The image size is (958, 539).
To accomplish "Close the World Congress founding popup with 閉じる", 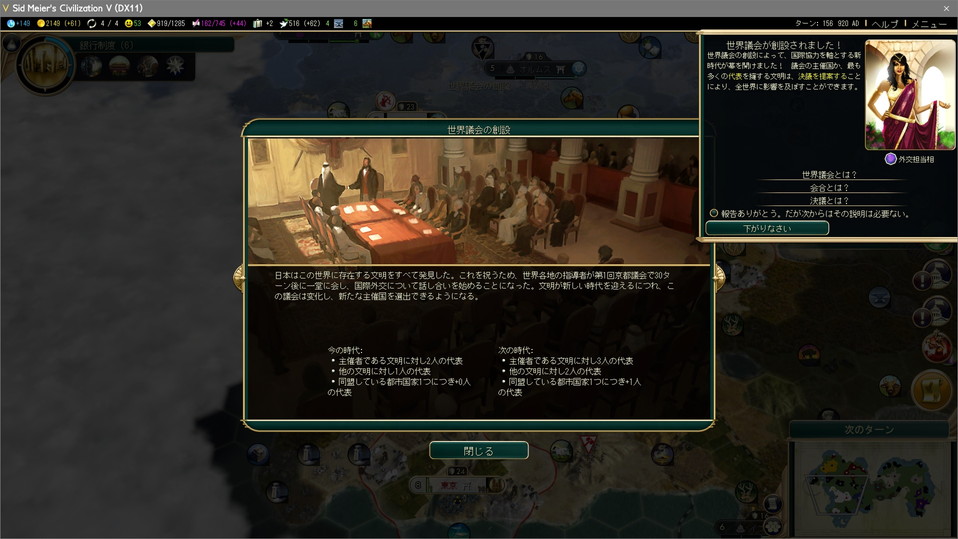I will pyautogui.click(x=479, y=451).
